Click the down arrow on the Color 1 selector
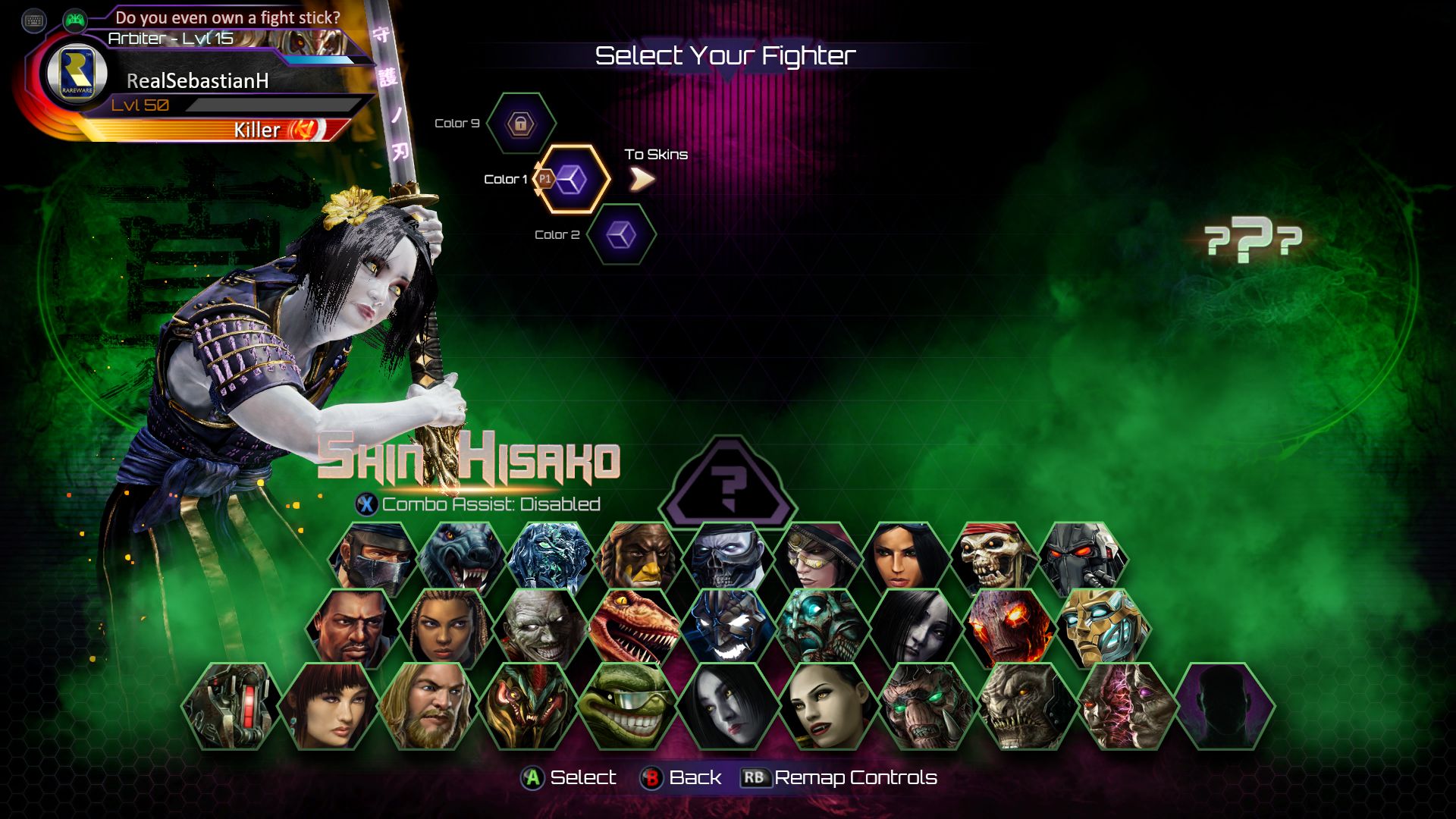Image resolution: width=1456 pixels, height=819 pixels. pyautogui.click(x=539, y=190)
